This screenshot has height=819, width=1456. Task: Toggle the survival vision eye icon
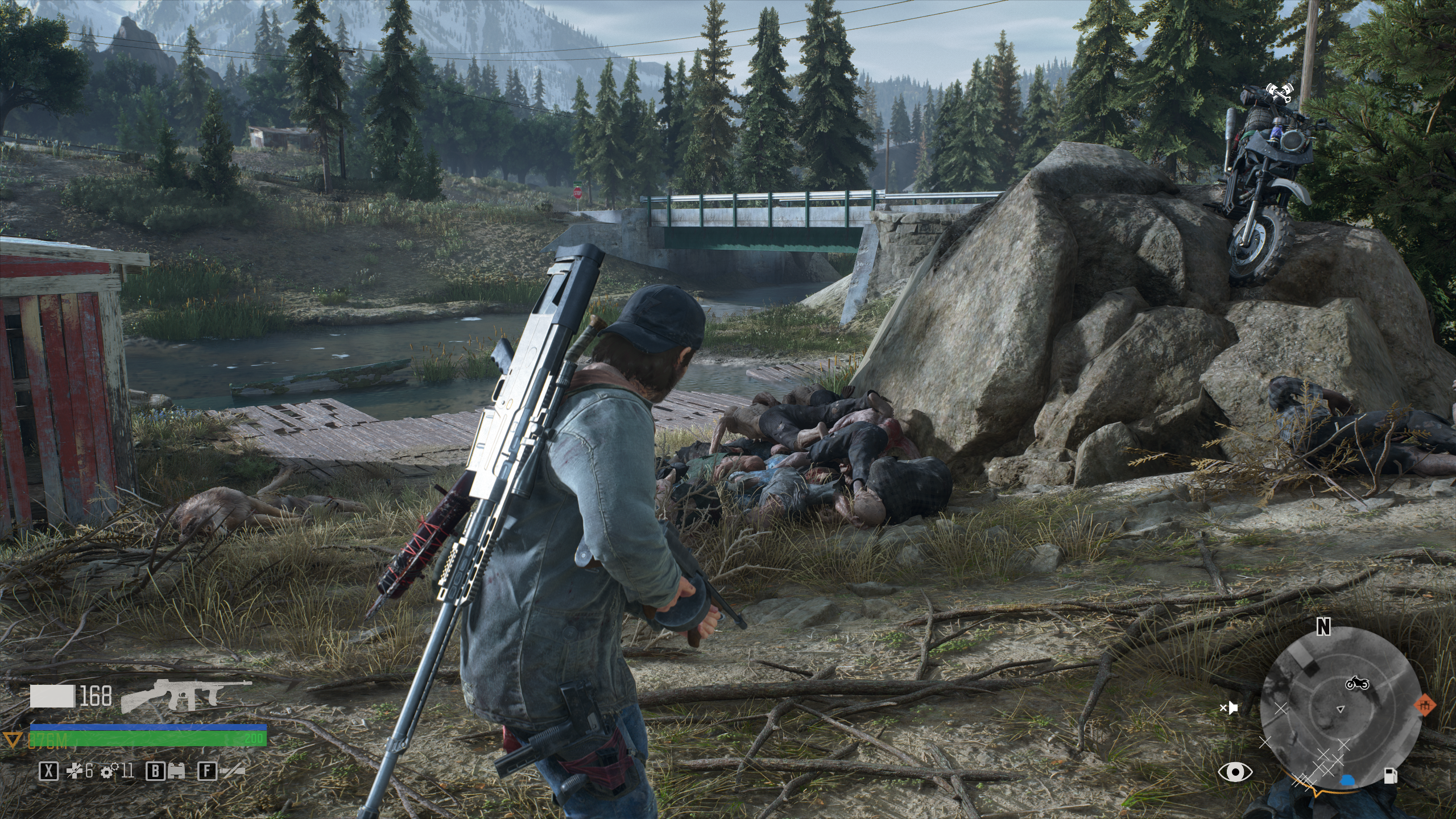tap(1235, 772)
